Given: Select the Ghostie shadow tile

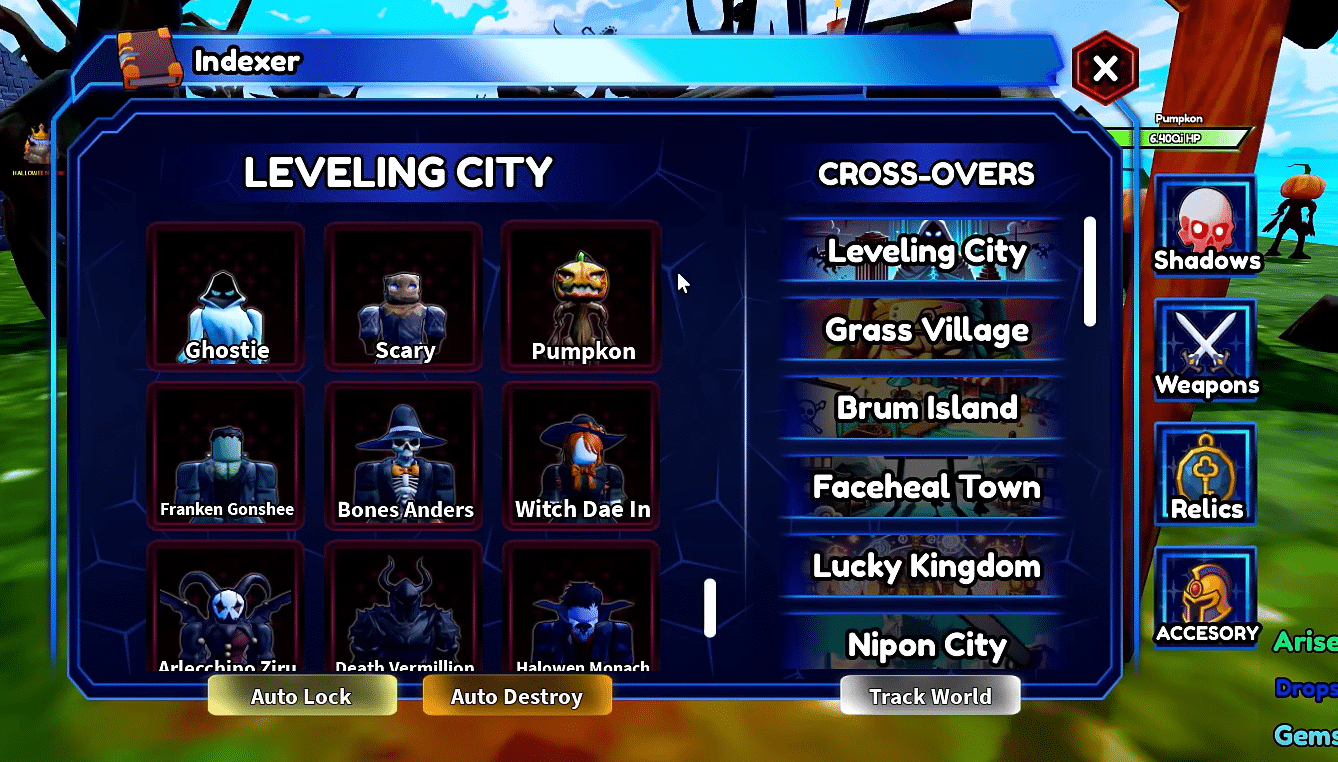Looking at the screenshot, I should (226, 297).
